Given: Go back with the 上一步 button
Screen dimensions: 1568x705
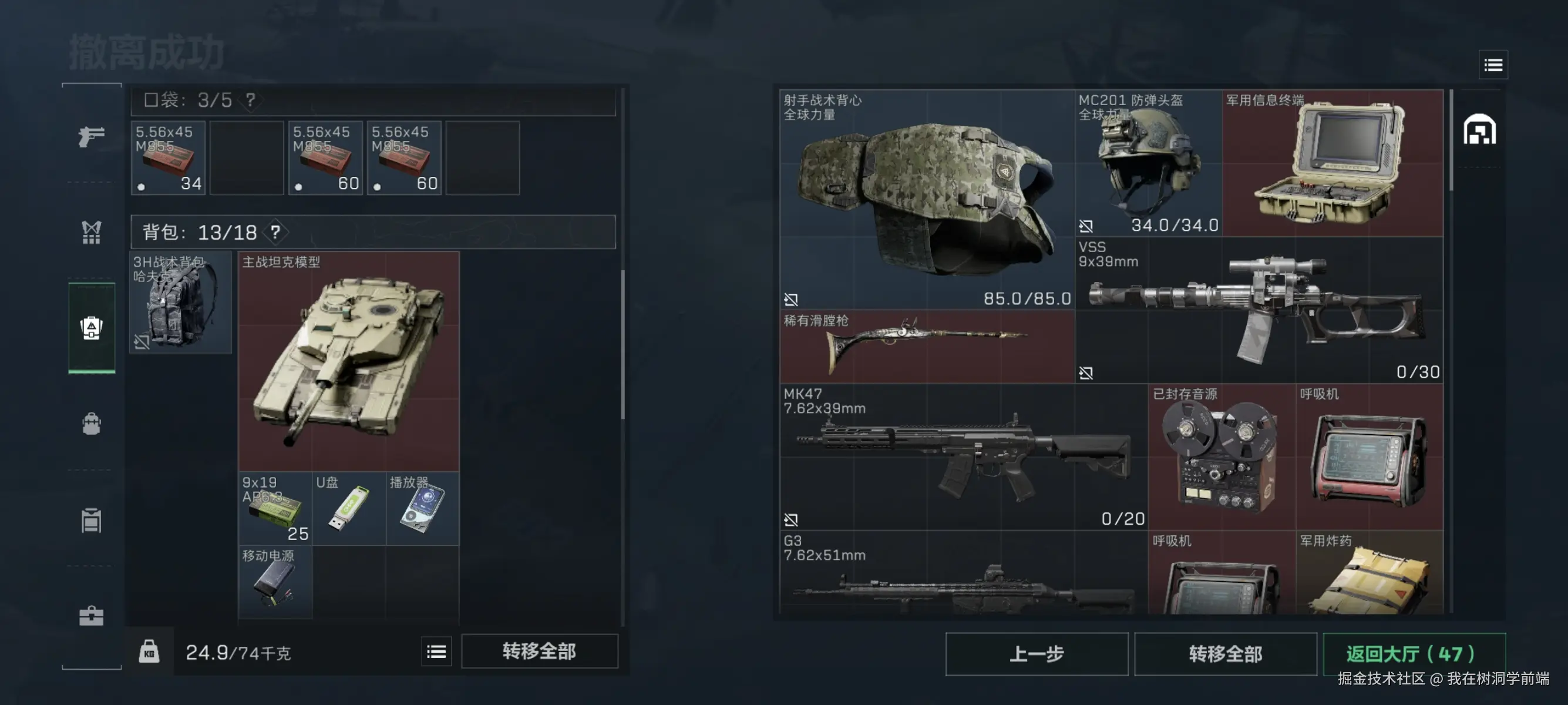Looking at the screenshot, I should pyautogui.click(x=1036, y=654).
